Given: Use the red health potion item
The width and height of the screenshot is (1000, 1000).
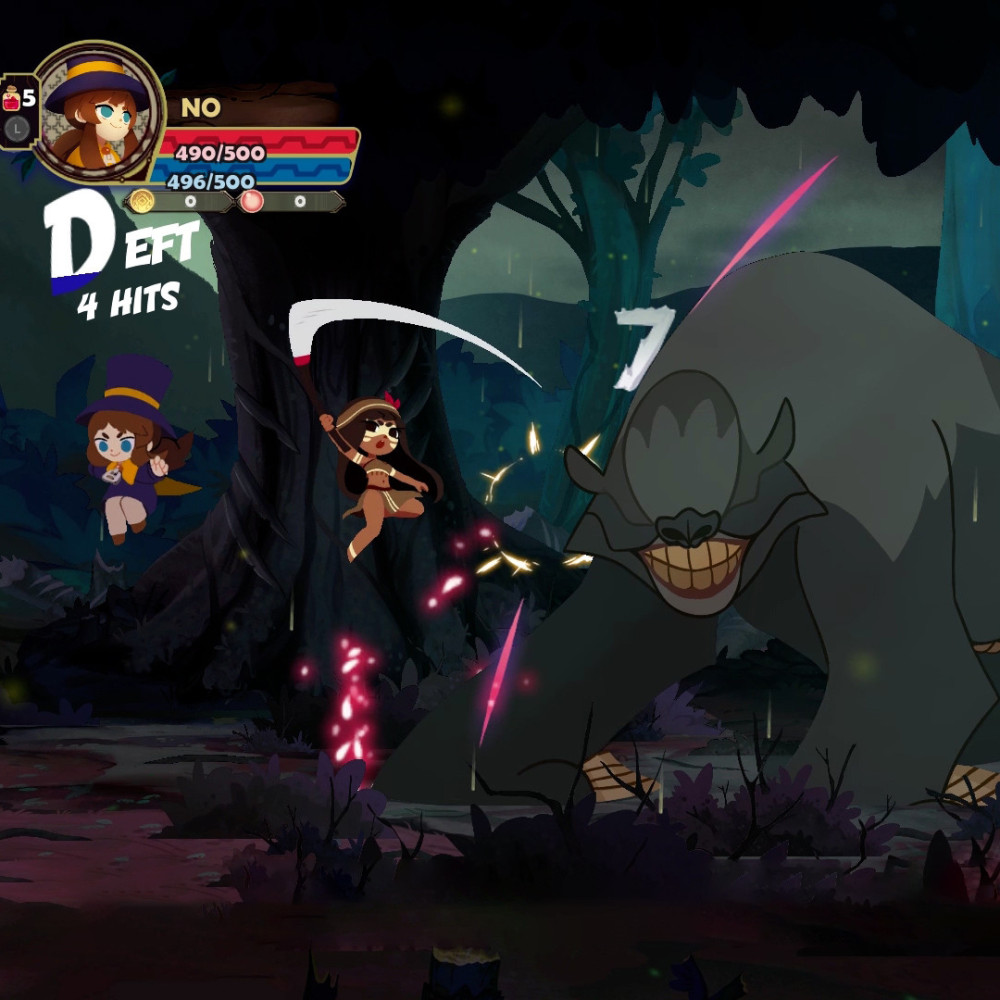Looking at the screenshot, I should tap(13, 99).
